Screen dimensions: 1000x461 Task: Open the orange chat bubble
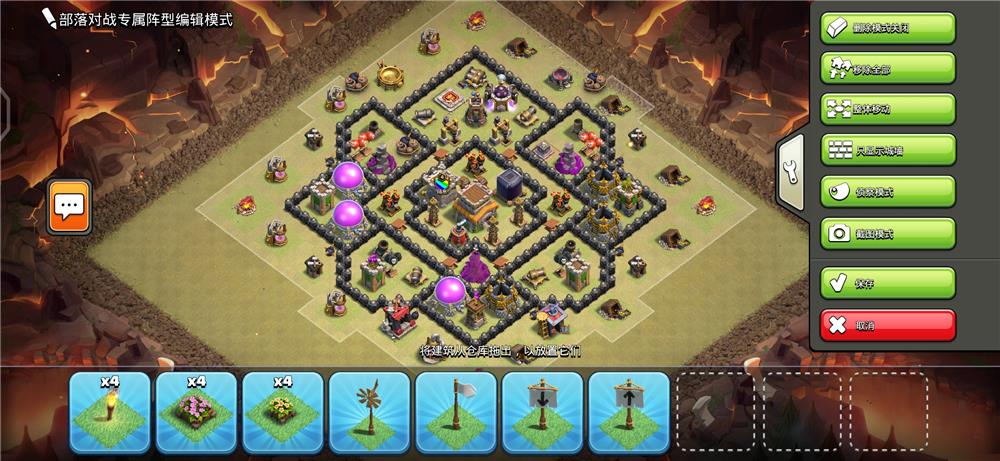tap(69, 207)
